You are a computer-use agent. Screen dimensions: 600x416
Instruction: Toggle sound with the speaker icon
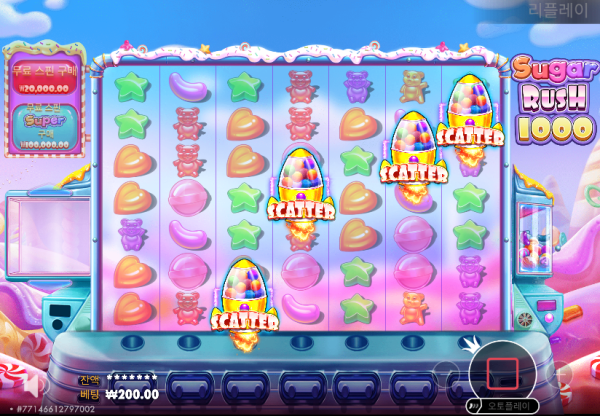(34, 385)
